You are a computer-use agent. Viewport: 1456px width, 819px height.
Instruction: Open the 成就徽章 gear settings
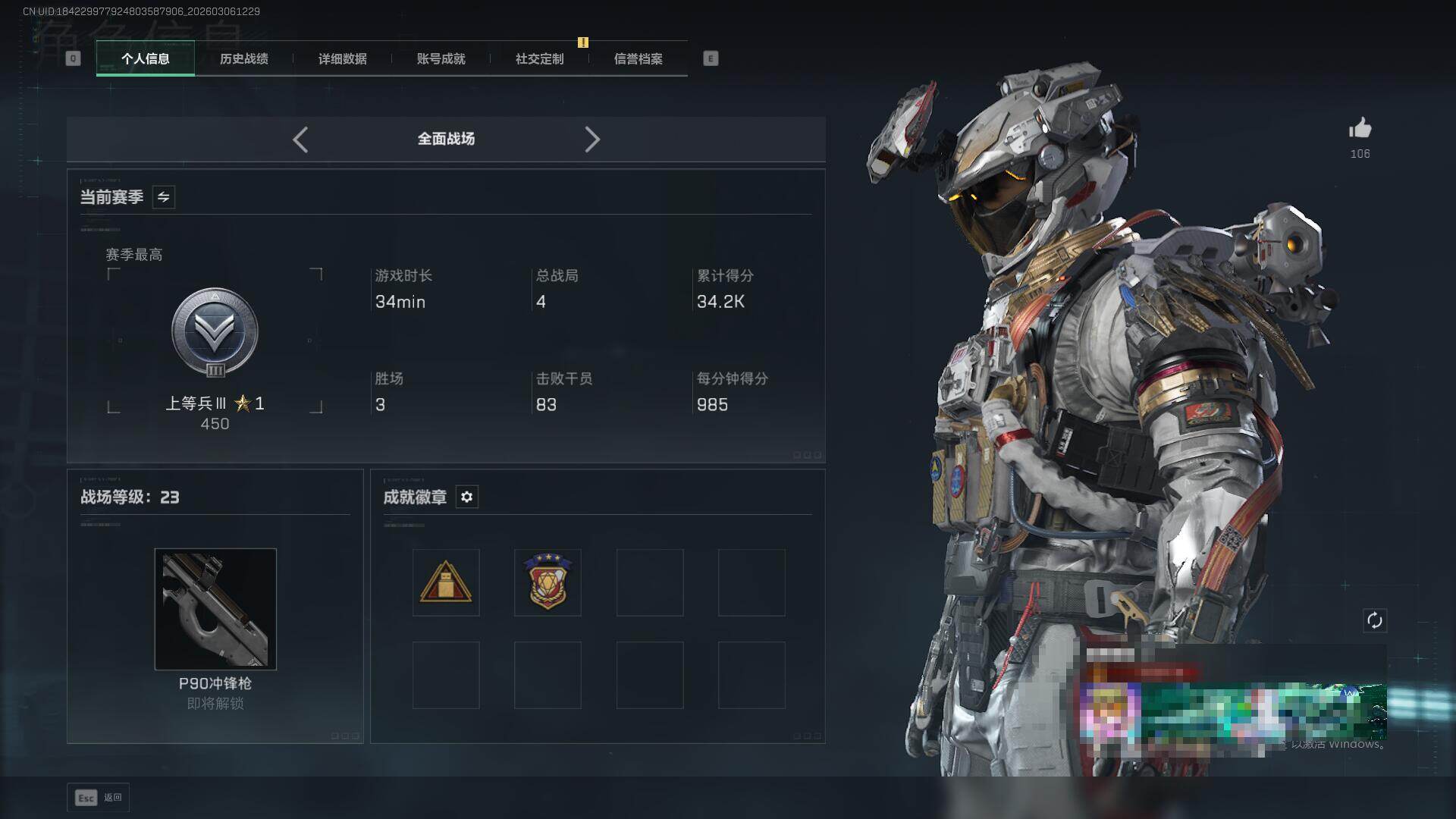click(x=466, y=497)
